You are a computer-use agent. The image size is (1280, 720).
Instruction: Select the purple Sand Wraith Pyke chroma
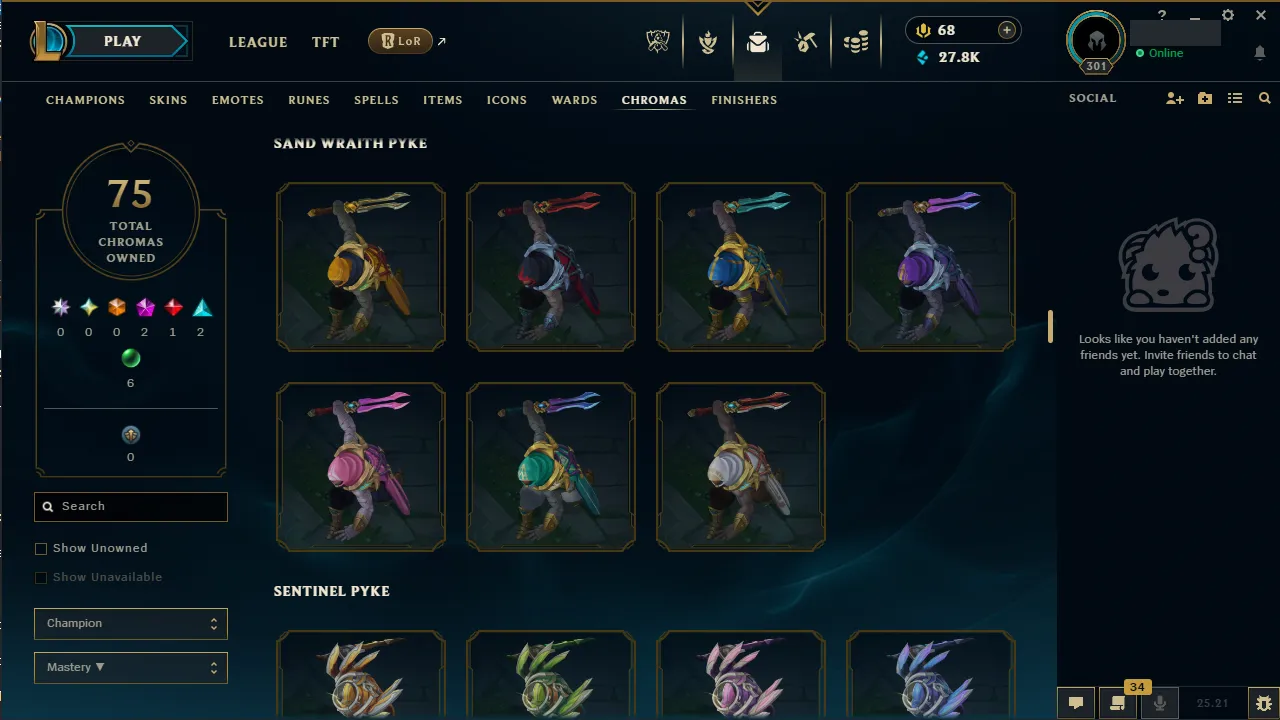click(930, 266)
